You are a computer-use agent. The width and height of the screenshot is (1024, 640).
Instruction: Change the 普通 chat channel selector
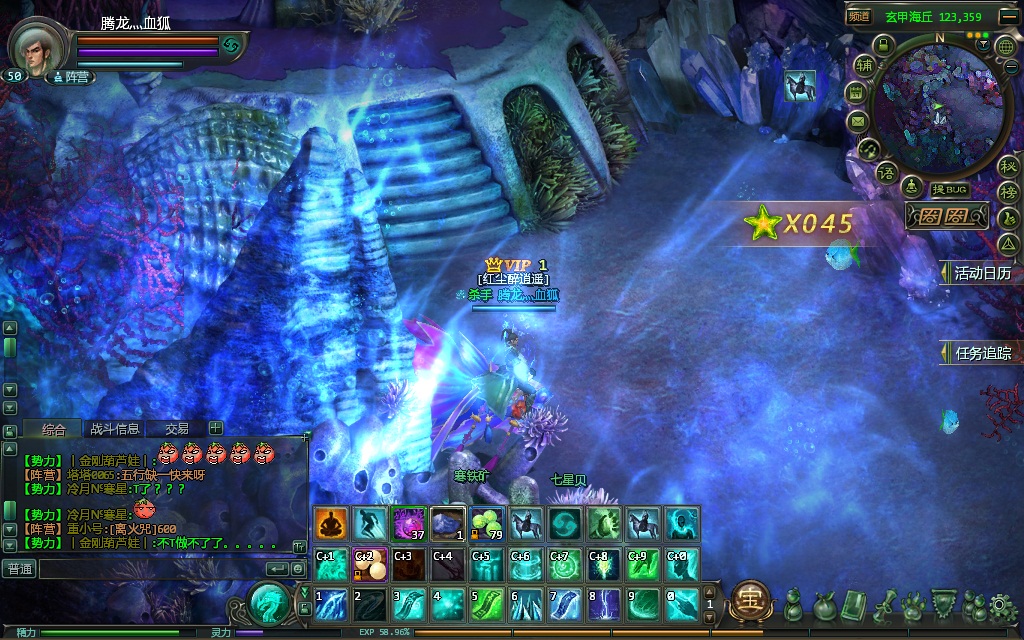[19, 569]
